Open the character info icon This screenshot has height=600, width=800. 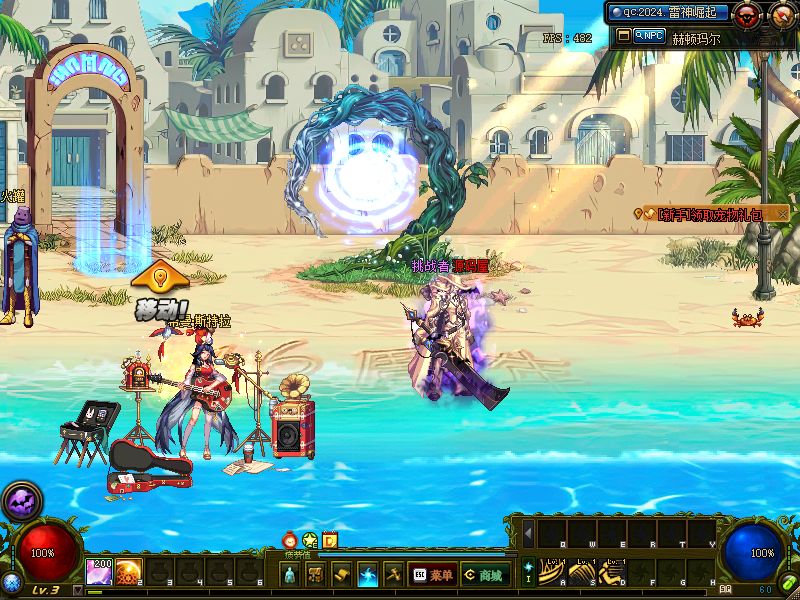[290, 575]
